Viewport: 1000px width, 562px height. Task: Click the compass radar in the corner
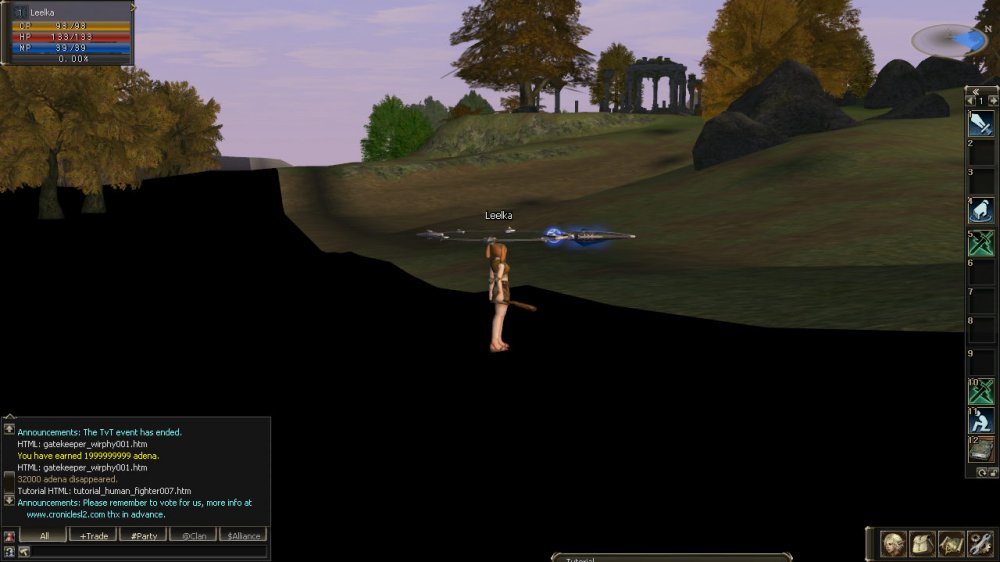point(951,40)
